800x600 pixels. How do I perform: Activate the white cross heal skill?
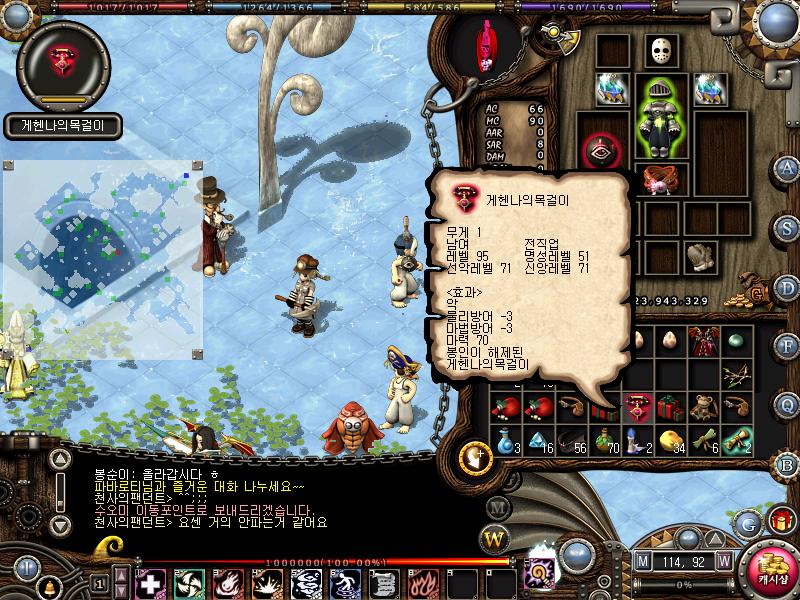coord(150,582)
